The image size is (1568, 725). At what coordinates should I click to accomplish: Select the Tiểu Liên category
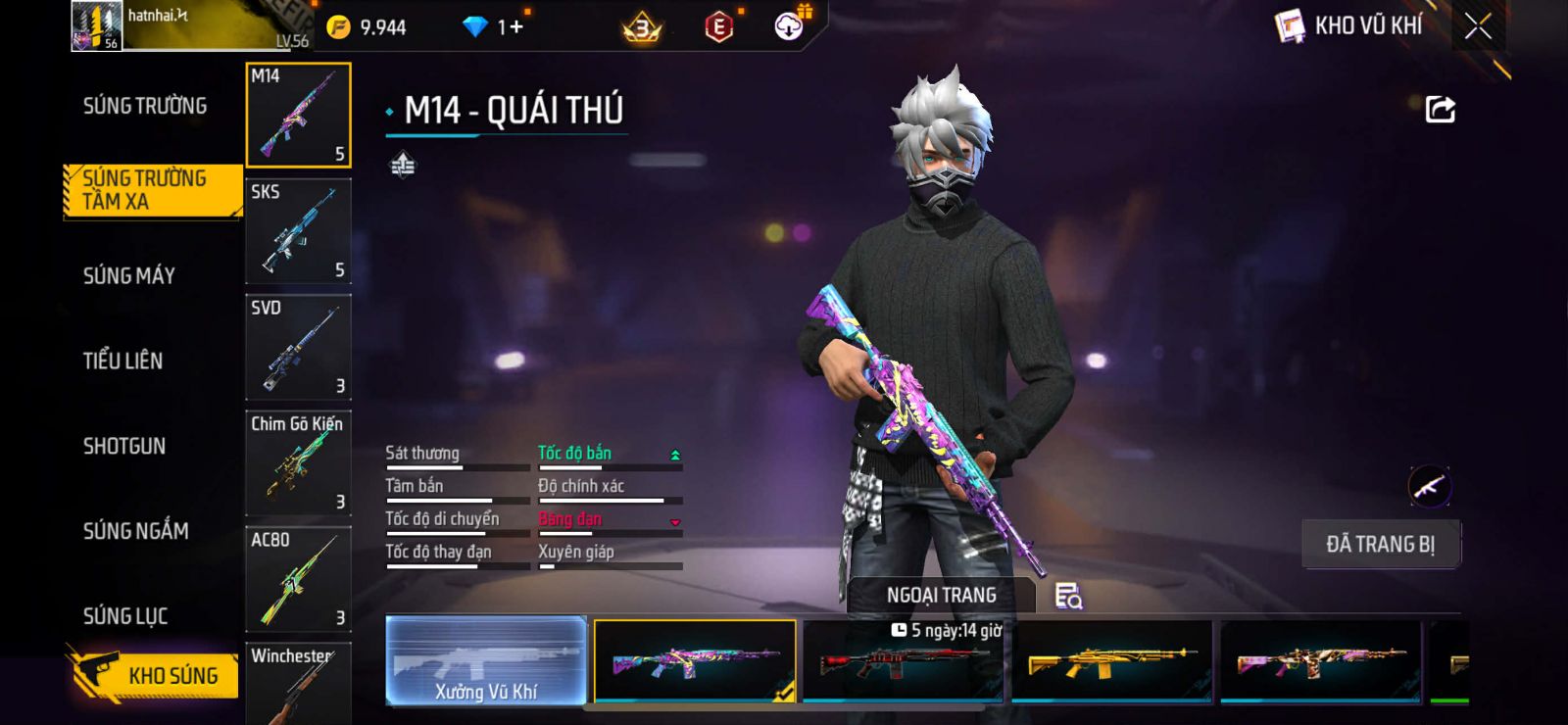pyautogui.click(x=122, y=361)
